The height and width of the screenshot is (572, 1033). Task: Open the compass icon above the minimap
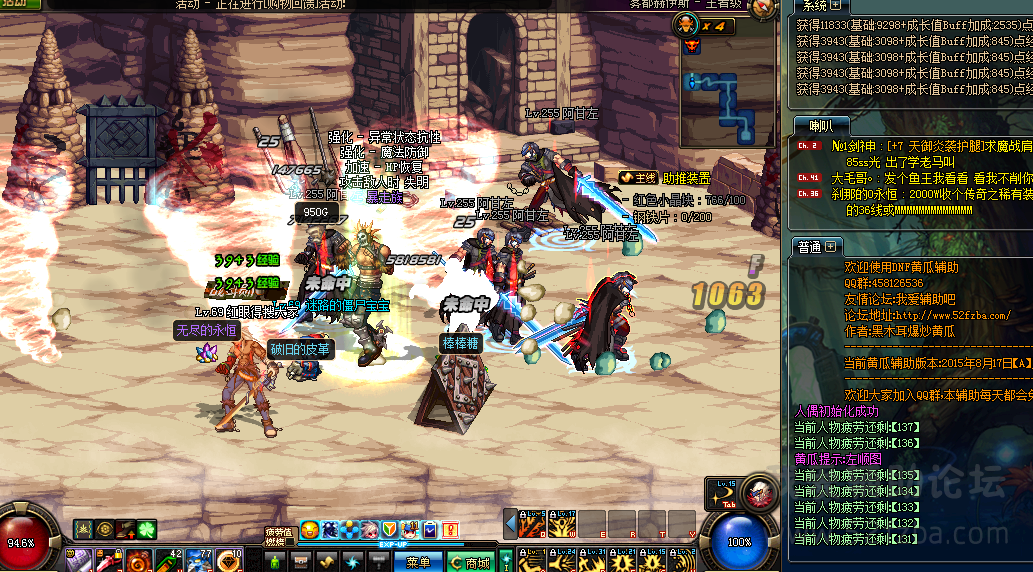[765, 9]
